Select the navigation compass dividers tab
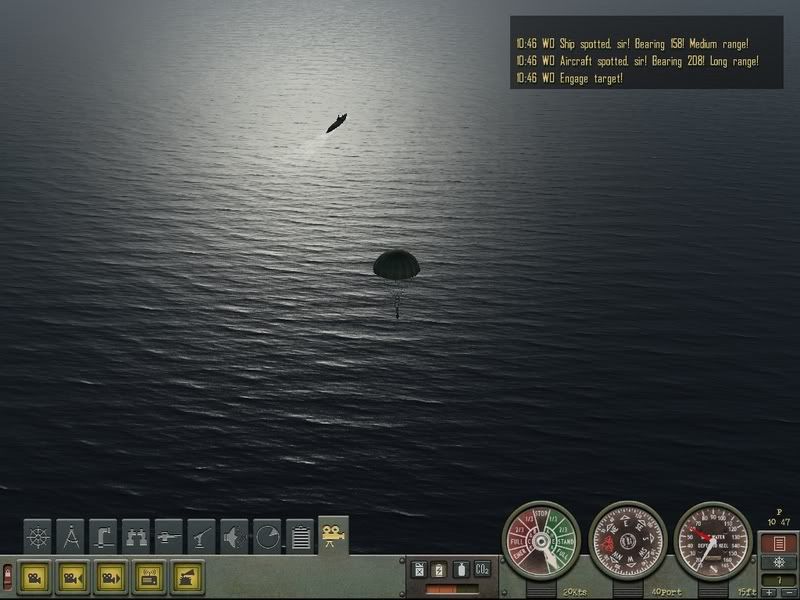 coord(70,536)
